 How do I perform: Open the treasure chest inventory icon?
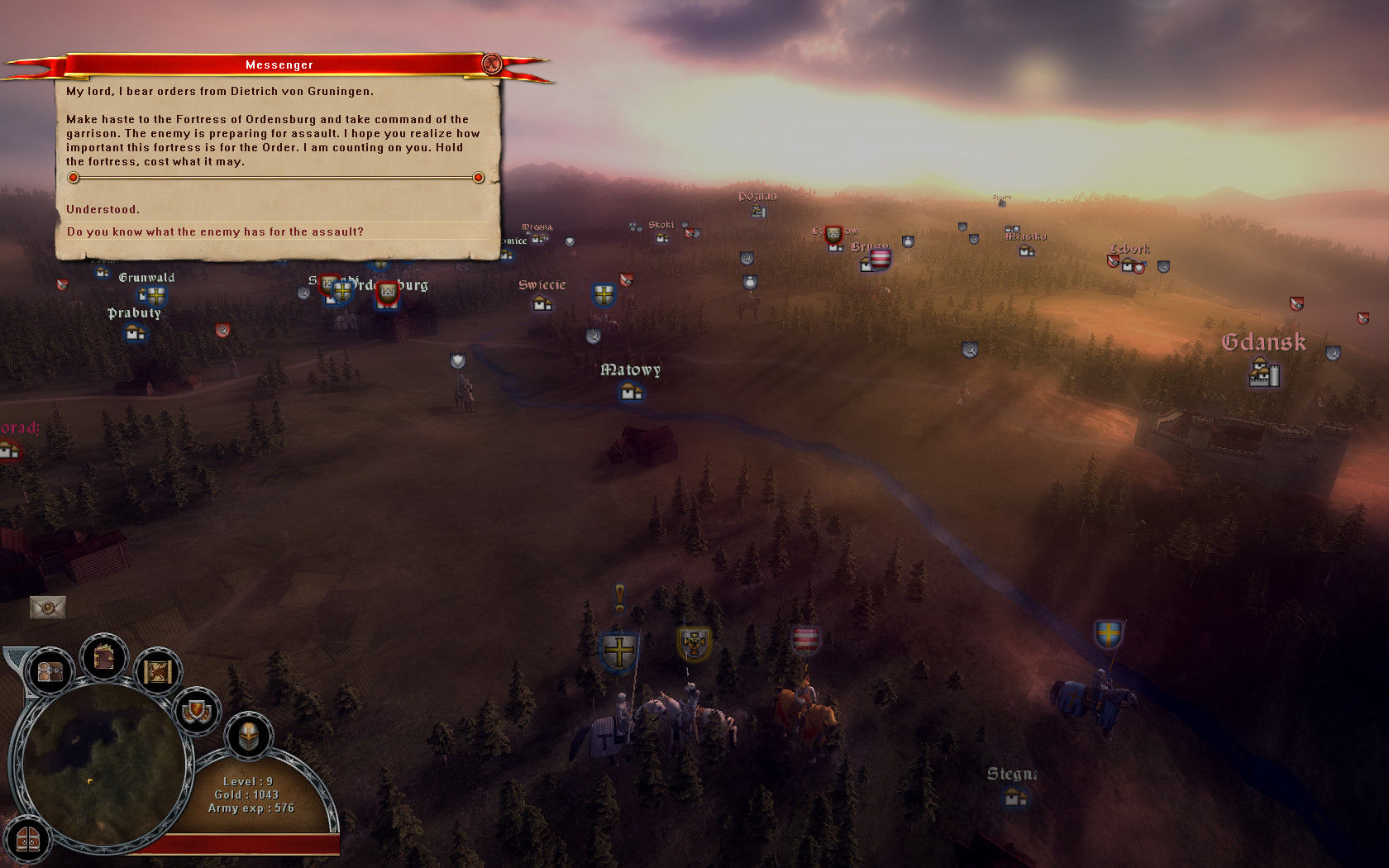tap(50, 671)
